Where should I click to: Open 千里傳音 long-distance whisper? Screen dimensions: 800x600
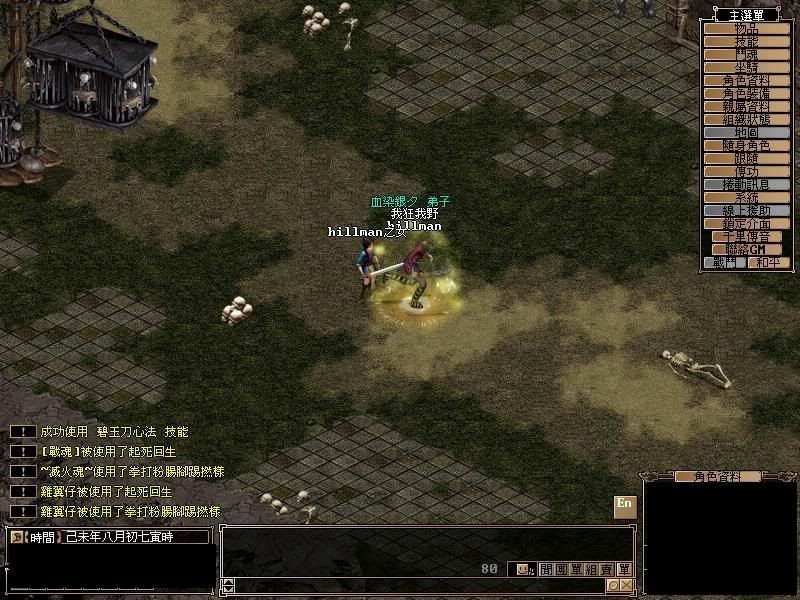[x=746, y=237]
